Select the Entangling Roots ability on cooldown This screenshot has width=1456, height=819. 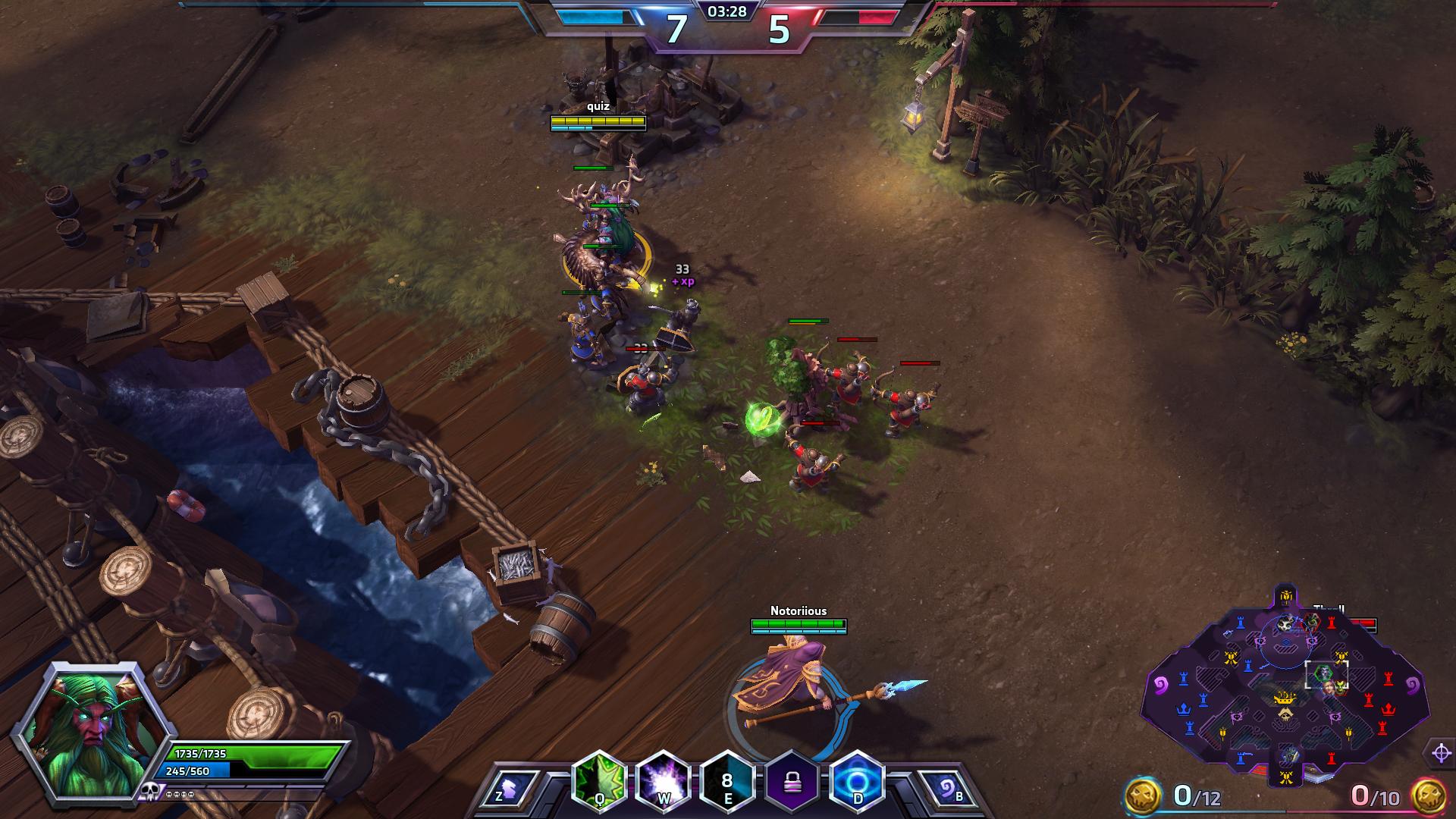[x=727, y=780]
